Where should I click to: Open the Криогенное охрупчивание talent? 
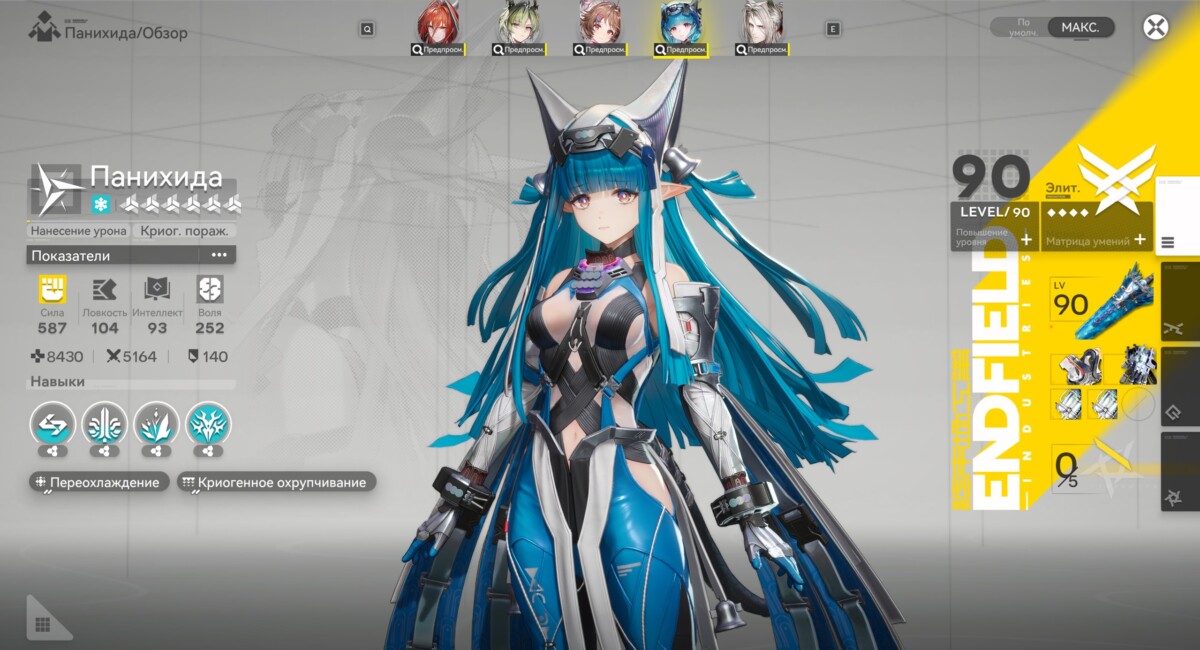(275, 483)
